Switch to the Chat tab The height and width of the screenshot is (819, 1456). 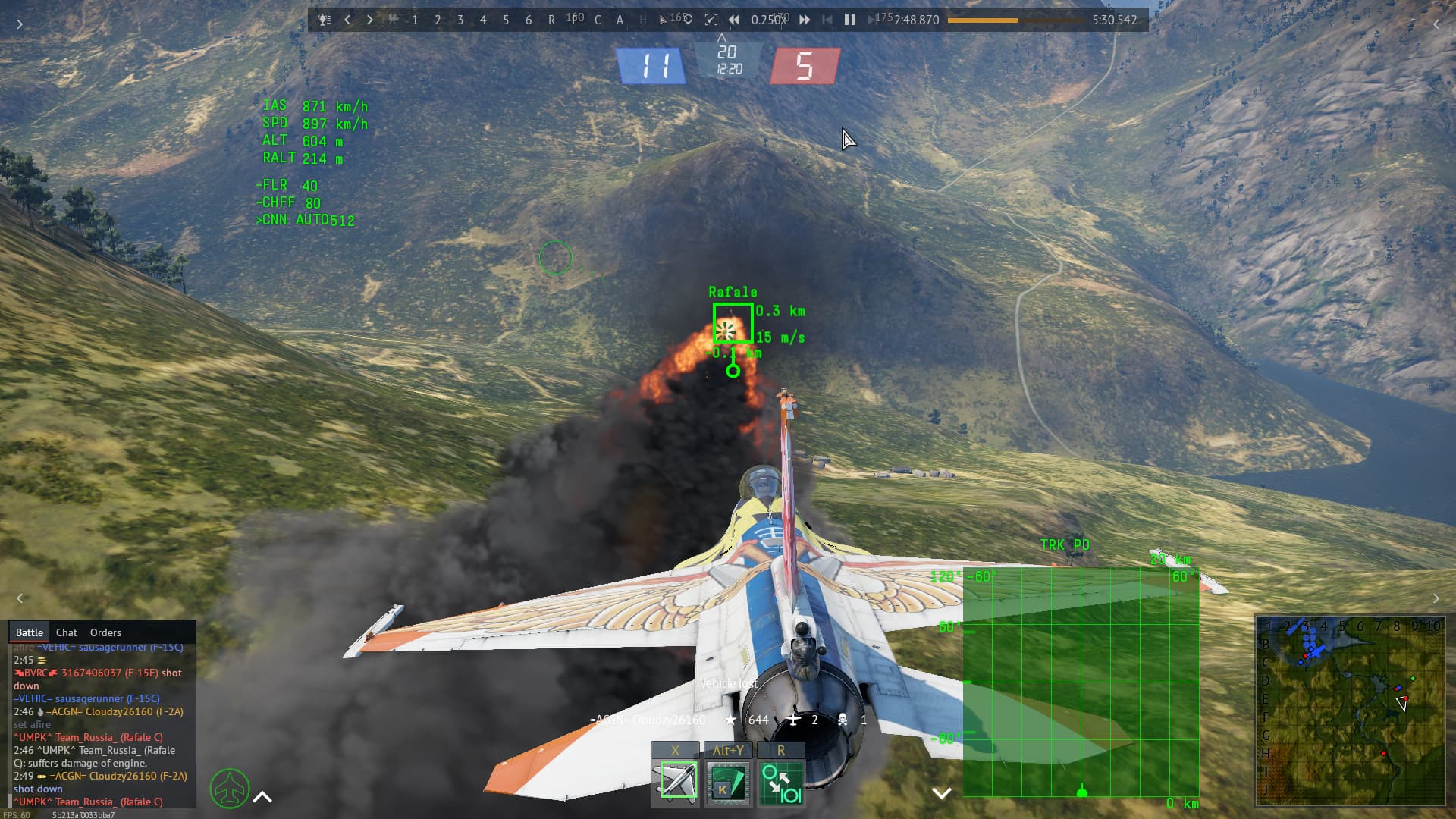(66, 632)
